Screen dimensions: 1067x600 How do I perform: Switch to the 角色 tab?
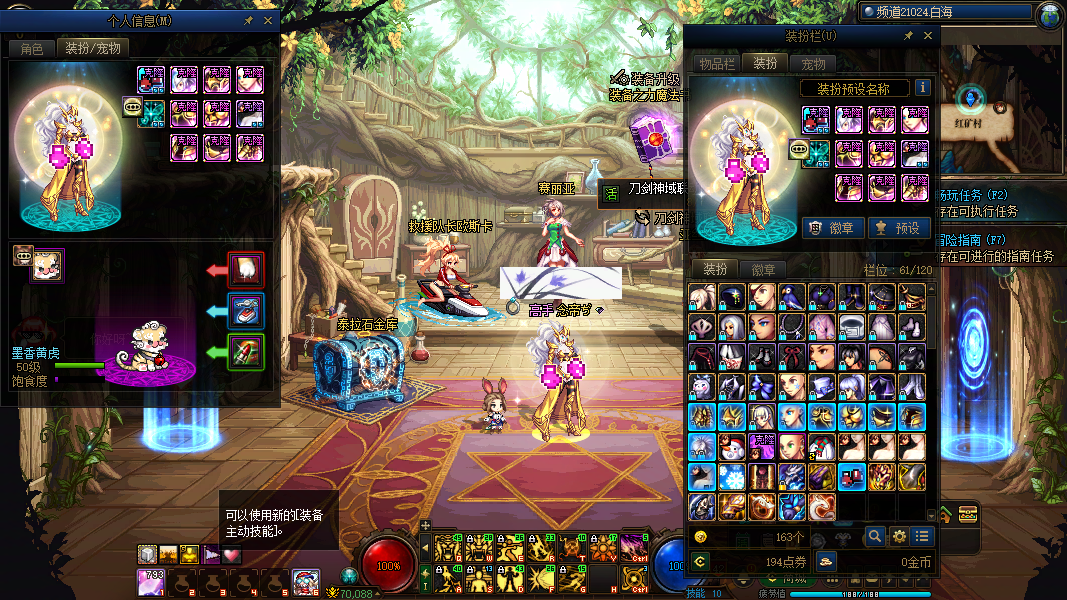pyautogui.click(x=32, y=48)
